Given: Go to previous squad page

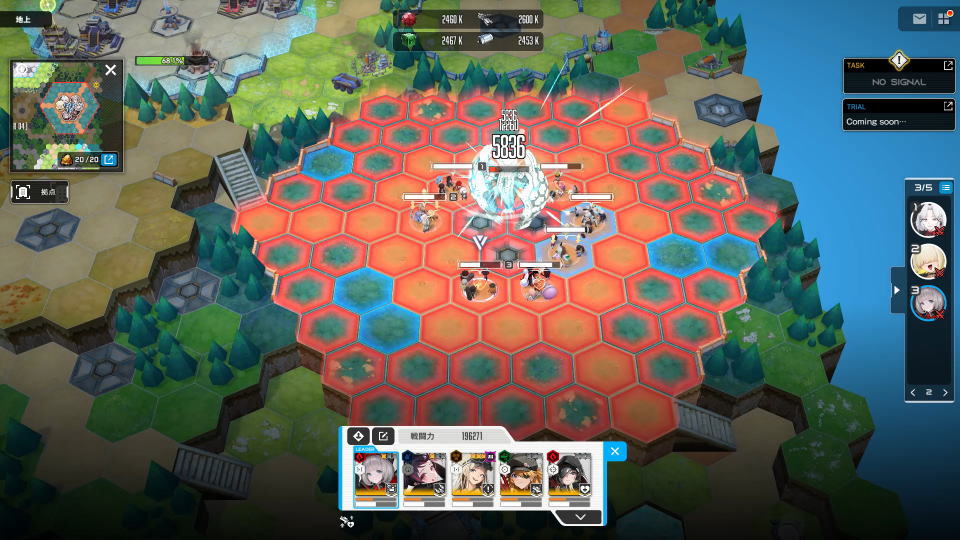Looking at the screenshot, I should point(912,392).
